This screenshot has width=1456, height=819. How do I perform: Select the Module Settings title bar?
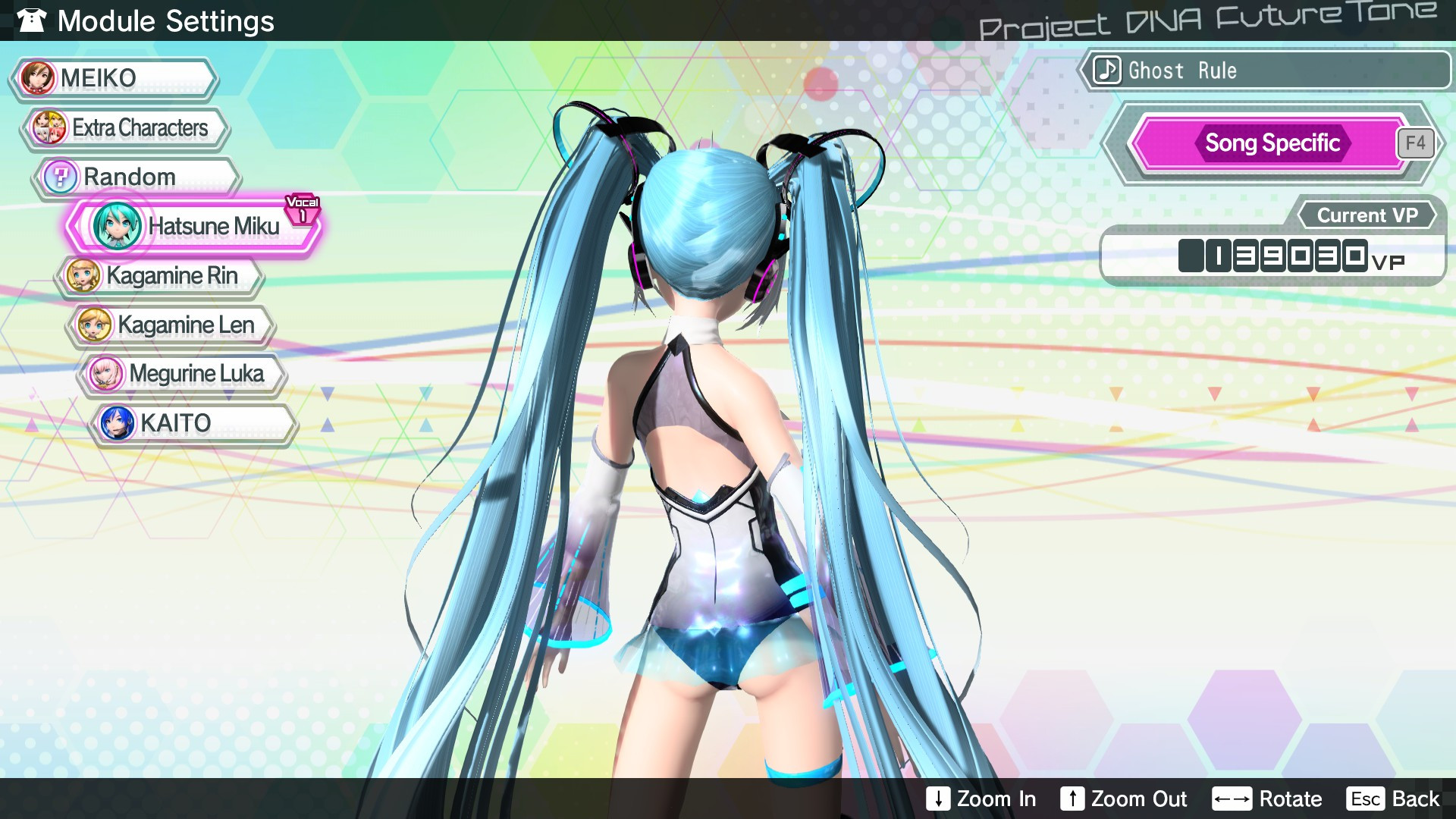click(x=167, y=21)
